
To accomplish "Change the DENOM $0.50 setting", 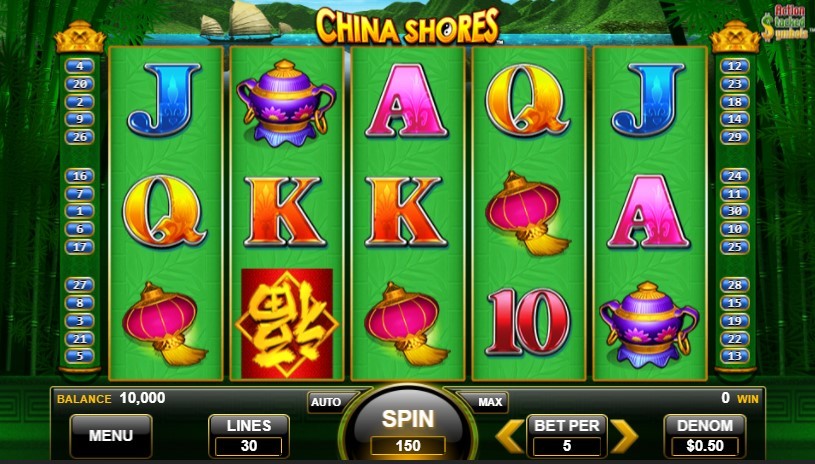I will 705,436.
